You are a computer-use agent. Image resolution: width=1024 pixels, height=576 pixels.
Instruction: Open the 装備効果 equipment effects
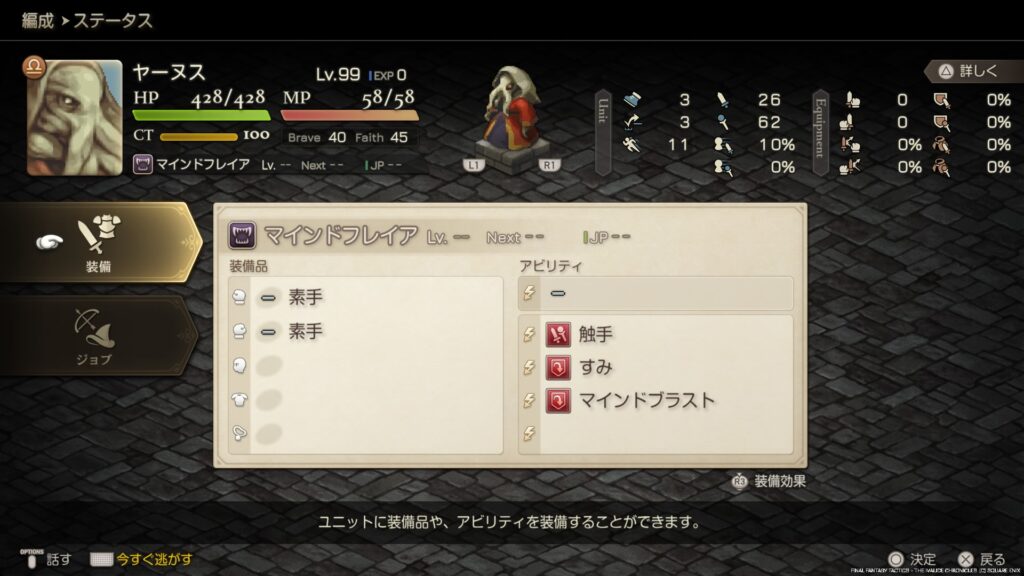pos(769,481)
